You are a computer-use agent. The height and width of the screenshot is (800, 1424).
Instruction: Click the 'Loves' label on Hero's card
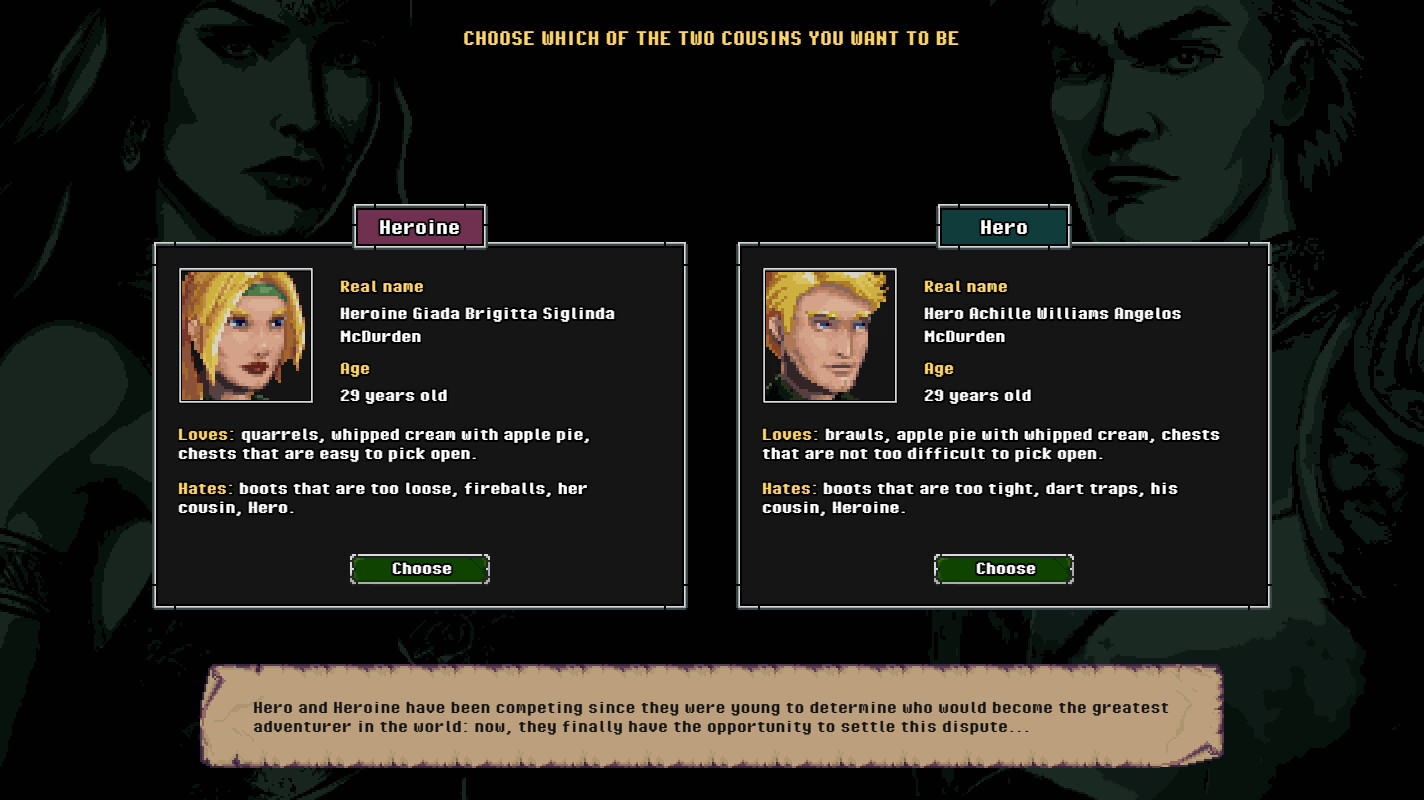(785, 434)
